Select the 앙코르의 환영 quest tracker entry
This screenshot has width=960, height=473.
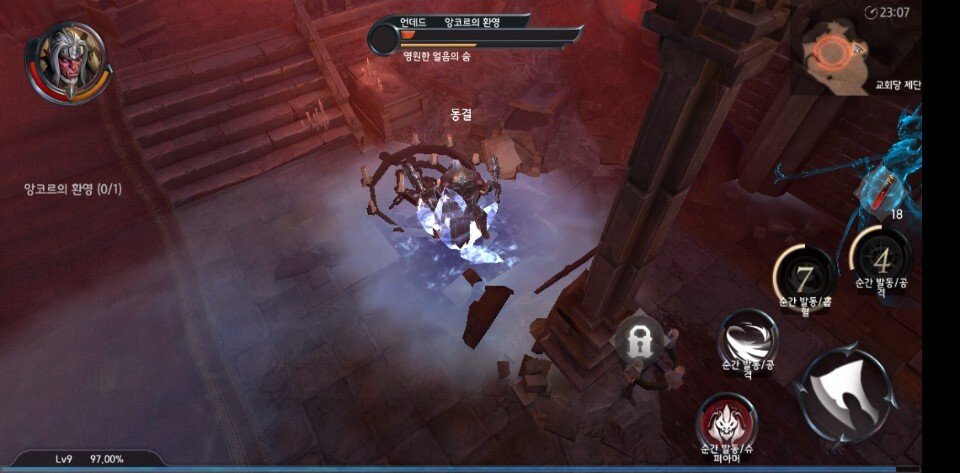[x=73, y=188]
